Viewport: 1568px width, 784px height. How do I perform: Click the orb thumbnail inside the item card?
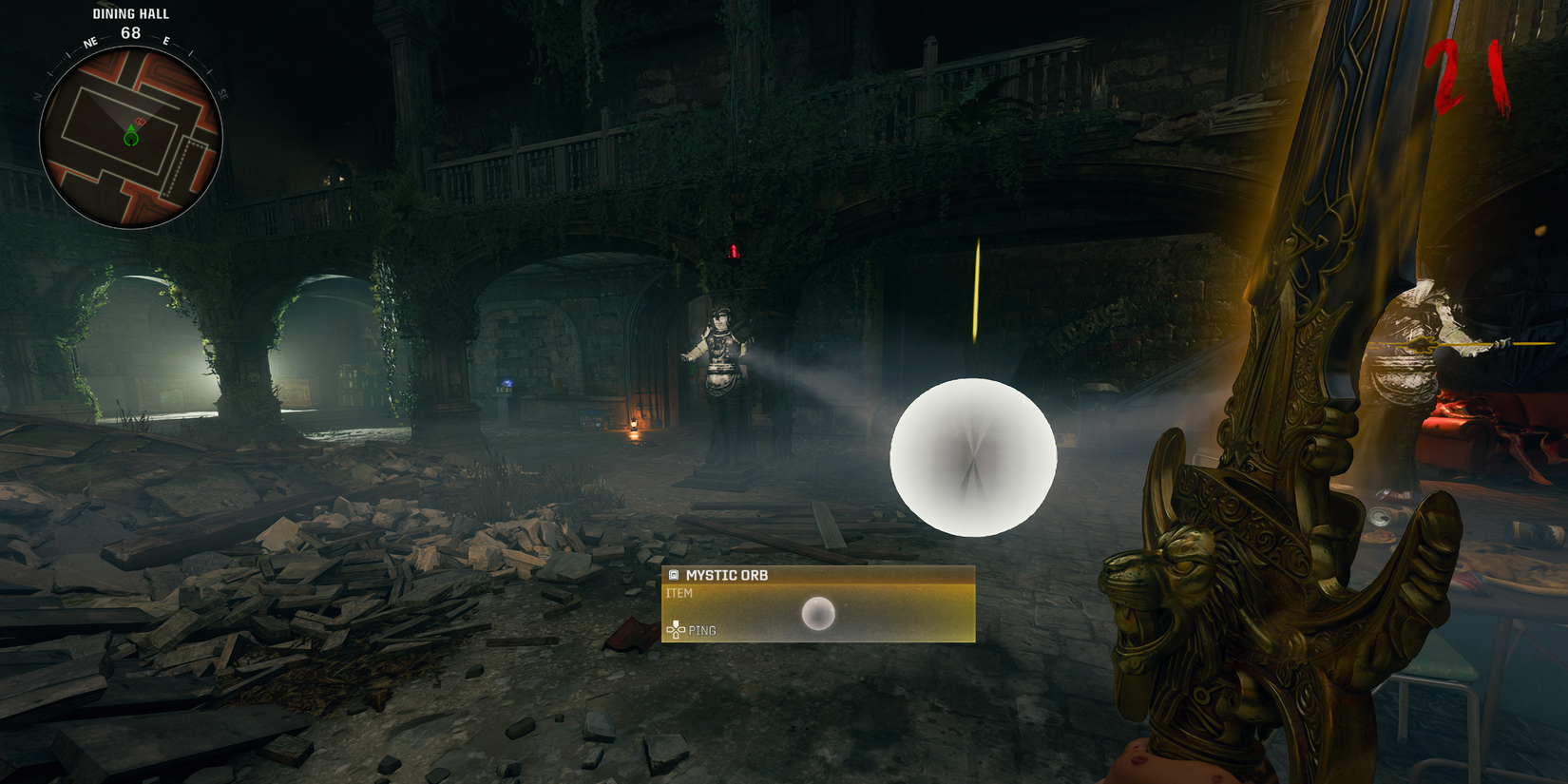pos(819,614)
